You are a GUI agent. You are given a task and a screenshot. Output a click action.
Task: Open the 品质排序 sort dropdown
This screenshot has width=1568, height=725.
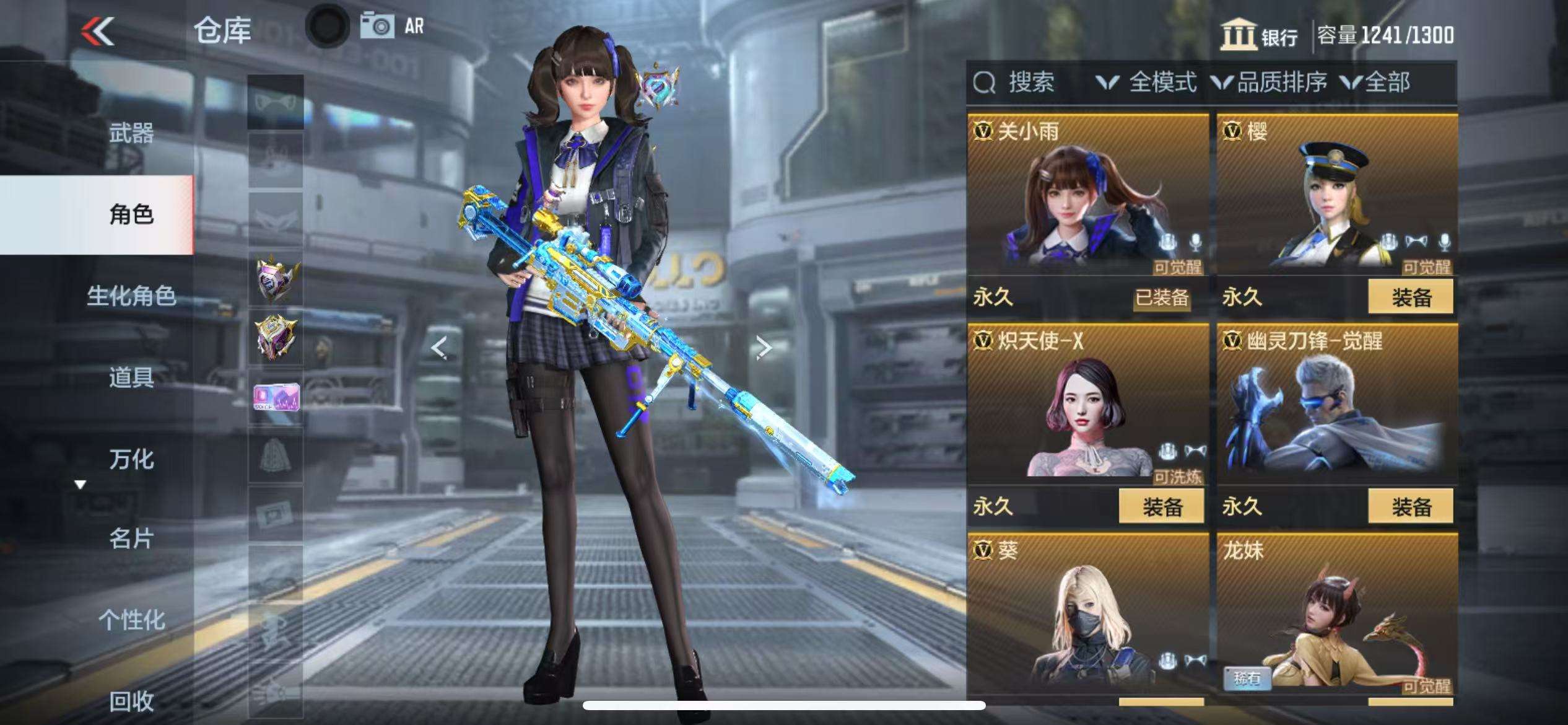[1271, 82]
